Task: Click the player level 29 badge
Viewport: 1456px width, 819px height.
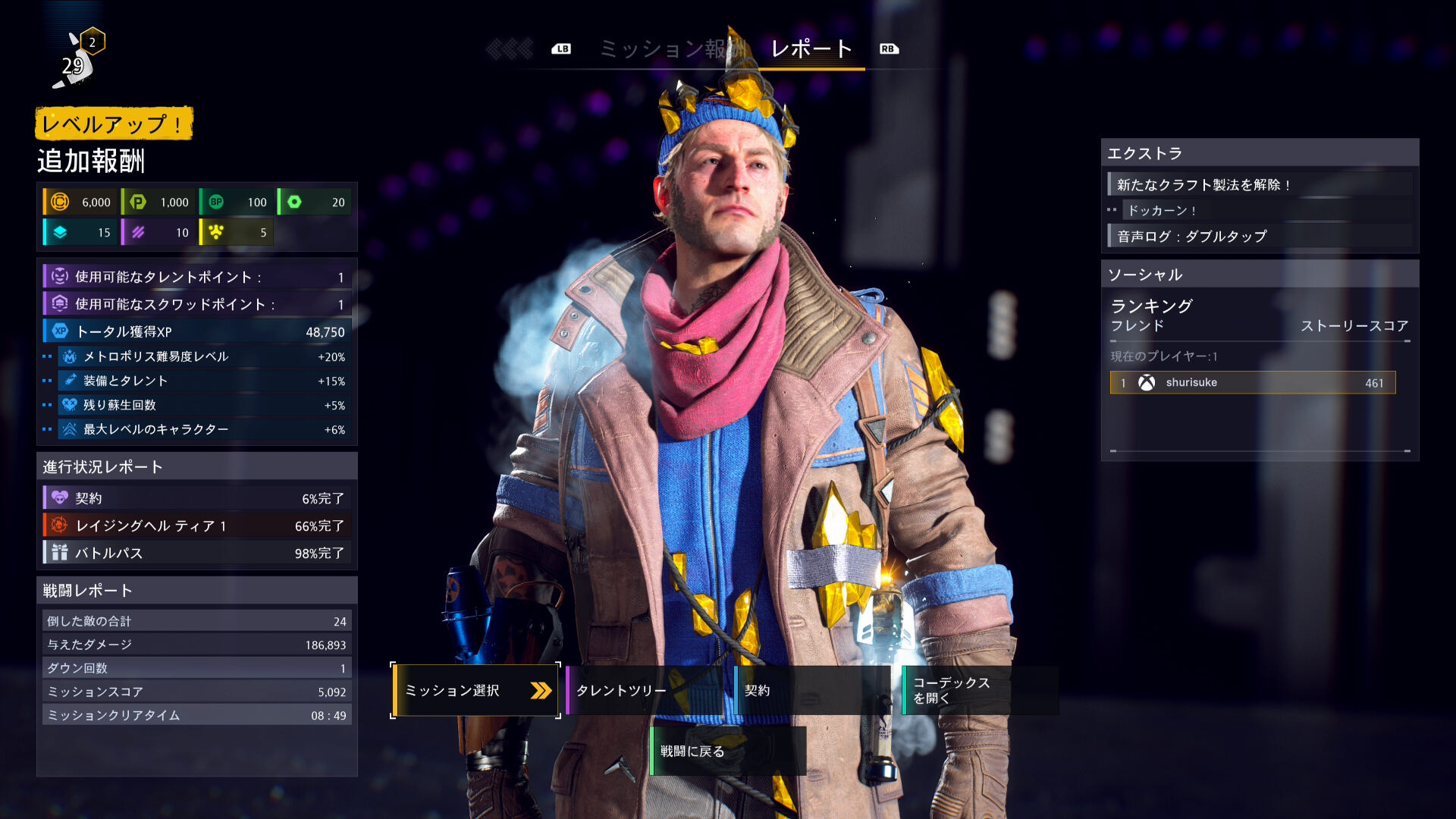Action: click(x=76, y=62)
